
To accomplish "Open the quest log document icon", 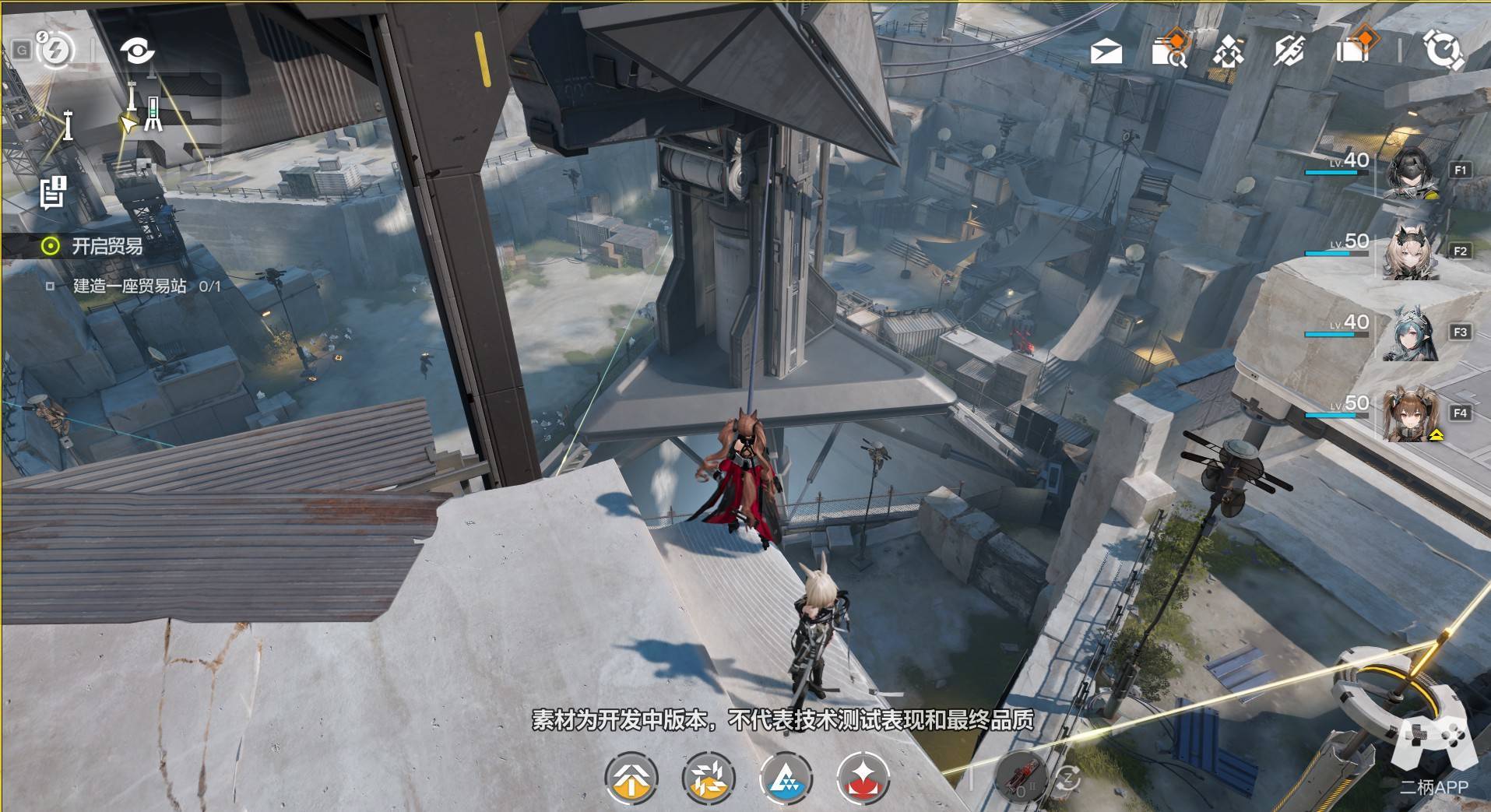I will [x=53, y=192].
